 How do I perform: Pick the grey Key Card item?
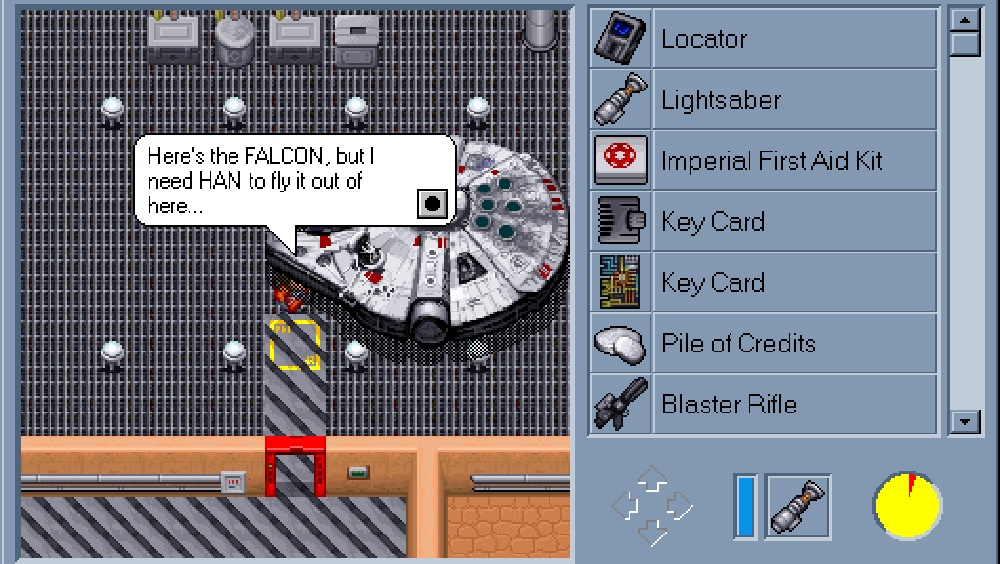coord(764,222)
